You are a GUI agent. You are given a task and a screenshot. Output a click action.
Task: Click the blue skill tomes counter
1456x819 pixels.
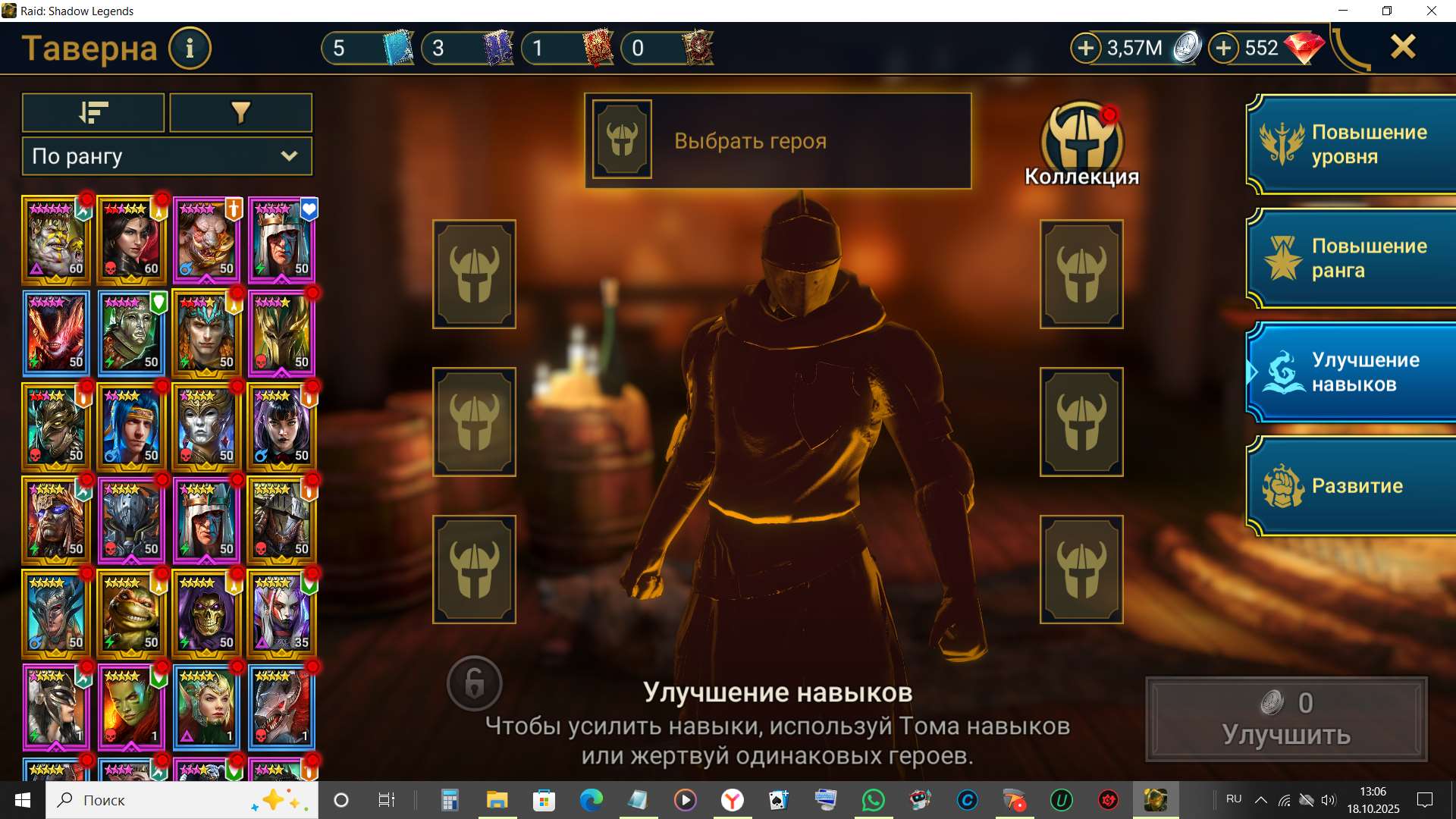[366, 48]
